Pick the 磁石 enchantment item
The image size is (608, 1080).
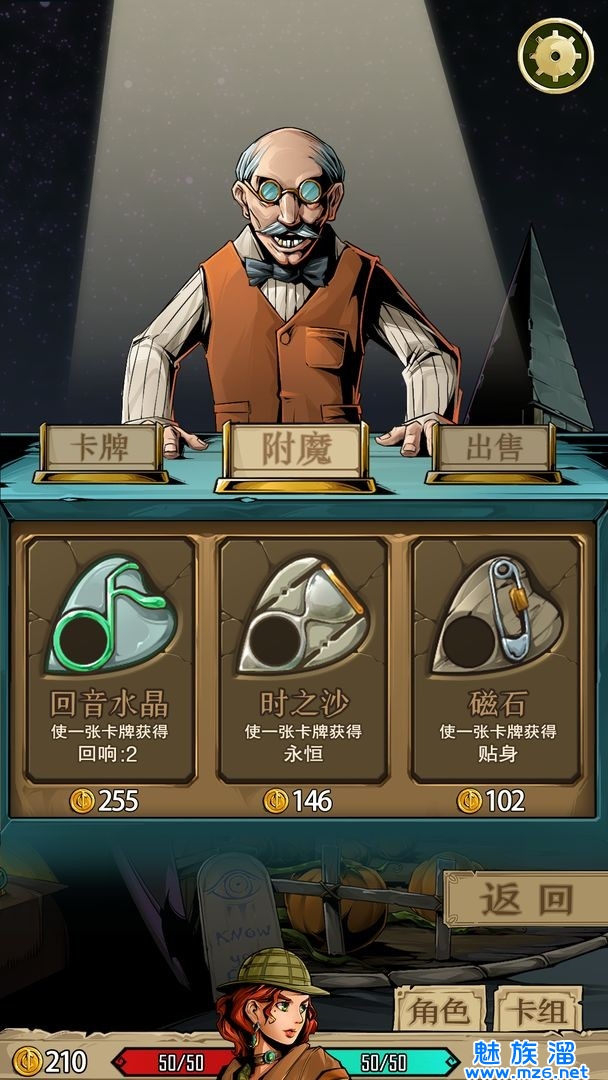[x=495, y=660]
